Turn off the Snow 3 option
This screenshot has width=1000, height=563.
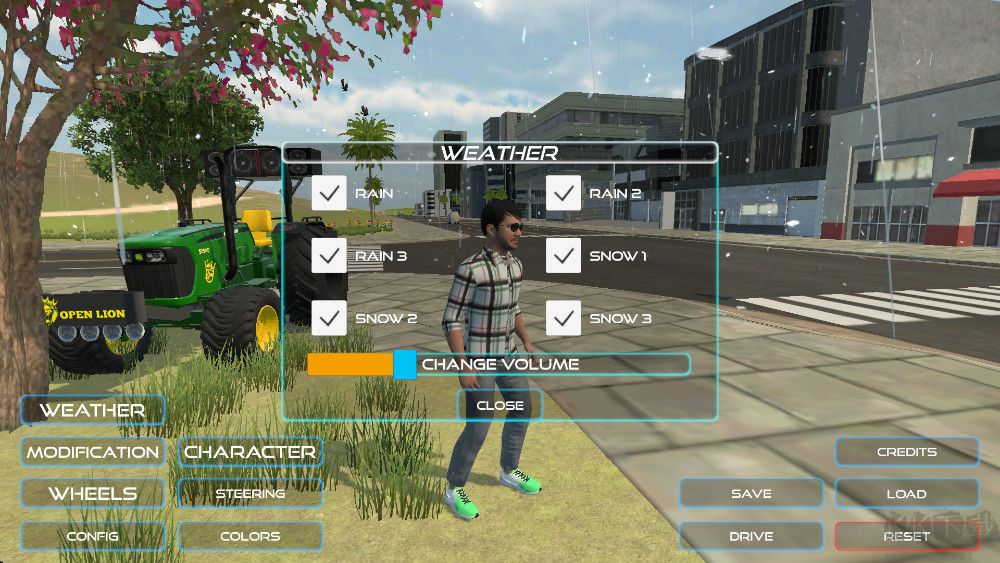pyautogui.click(x=564, y=318)
